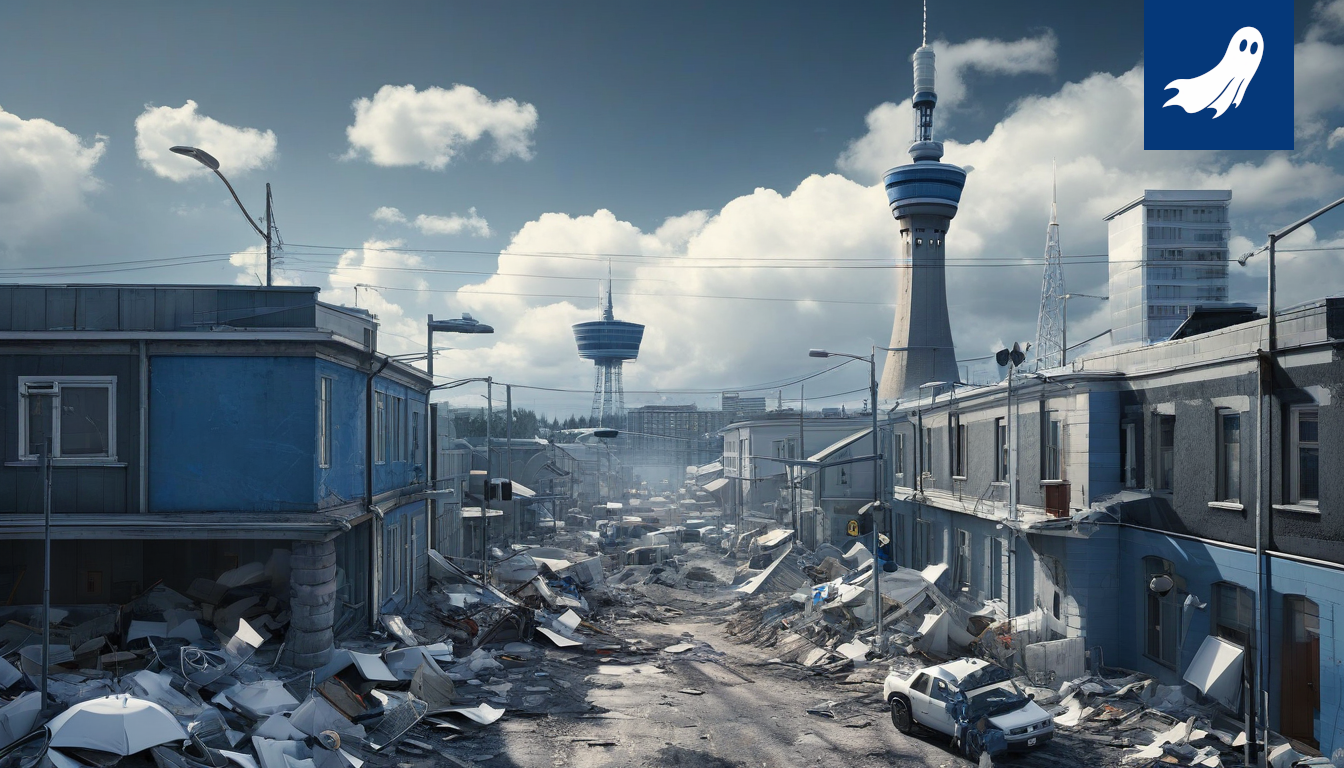Click the white ghost icon badge

point(1217,74)
